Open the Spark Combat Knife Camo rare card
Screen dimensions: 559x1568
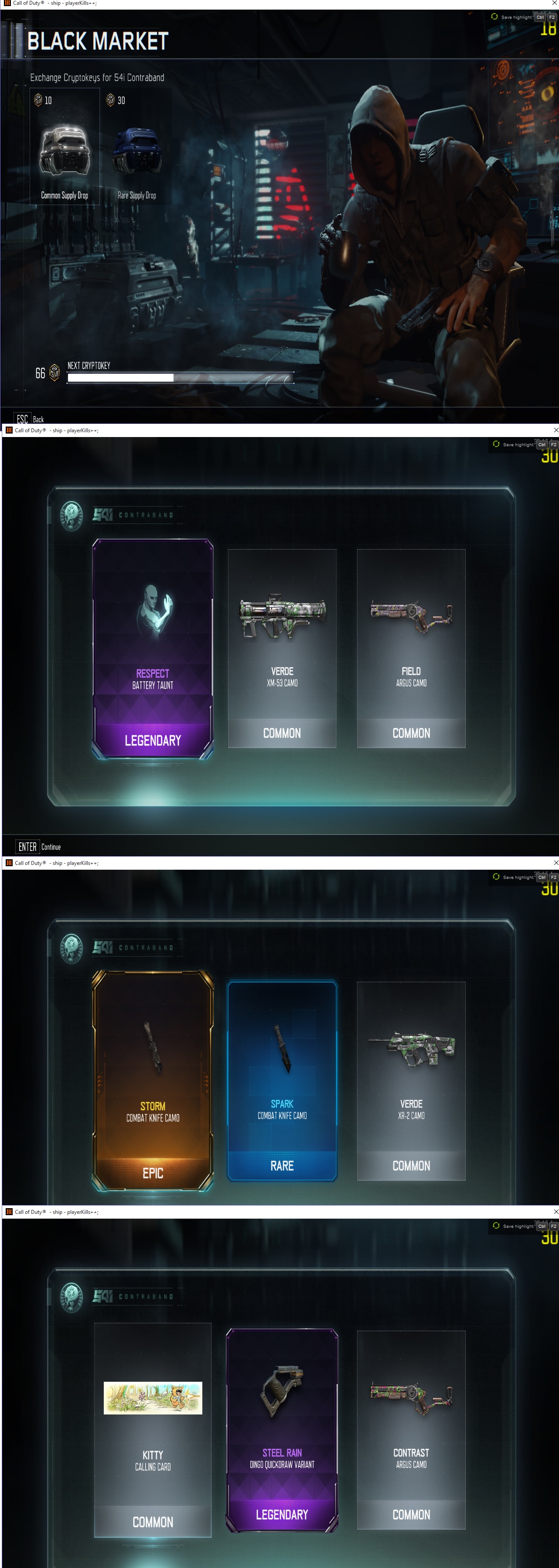point(282,1080)
